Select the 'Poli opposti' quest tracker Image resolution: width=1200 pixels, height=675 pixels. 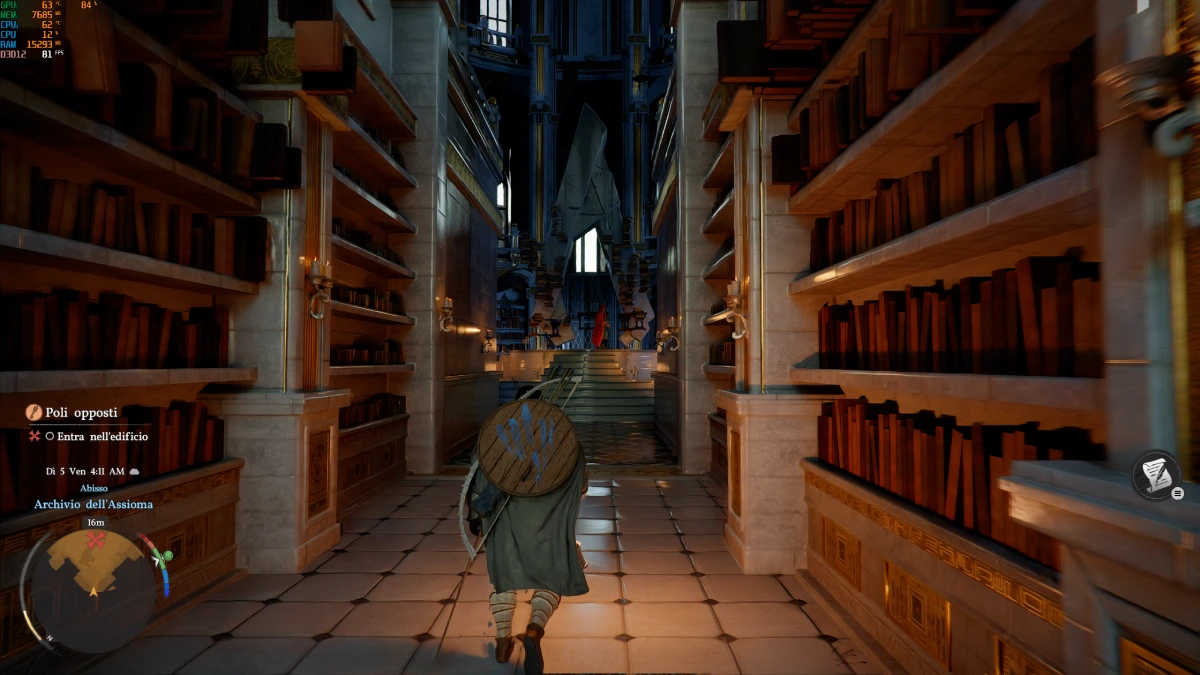coord(81,412)
